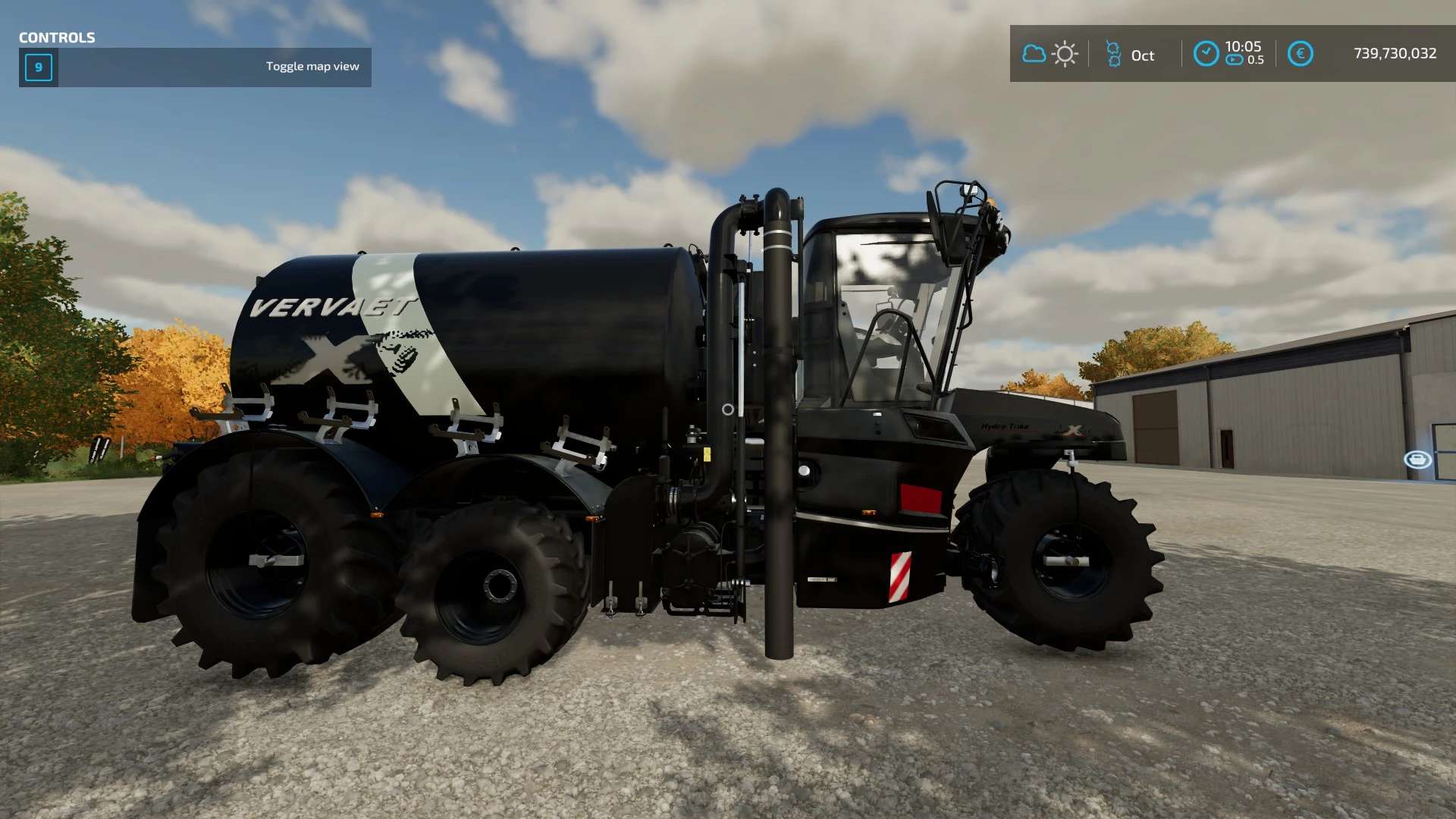Click the cloud and sun weather icon
The image size is (1456, 819).
click(1050, 54)
